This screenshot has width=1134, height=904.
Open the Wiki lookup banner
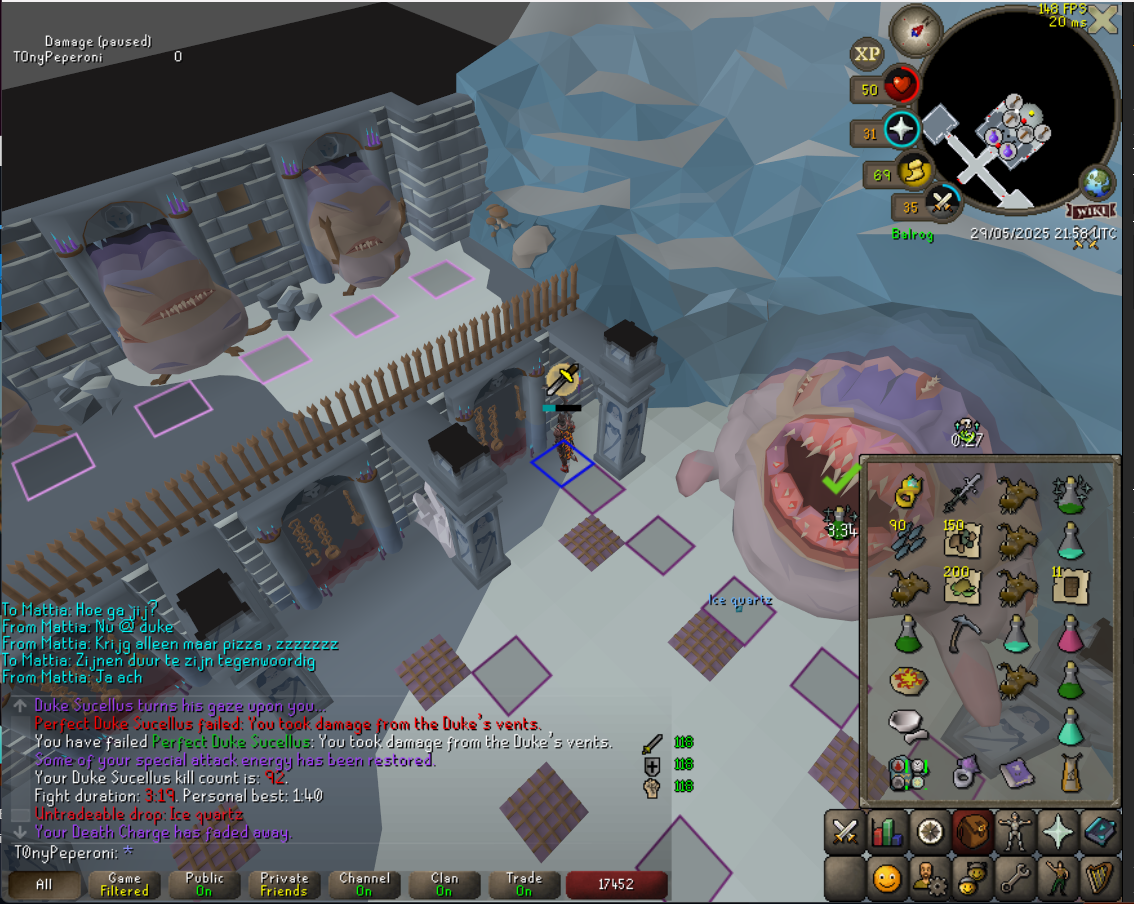[1090, 211]
